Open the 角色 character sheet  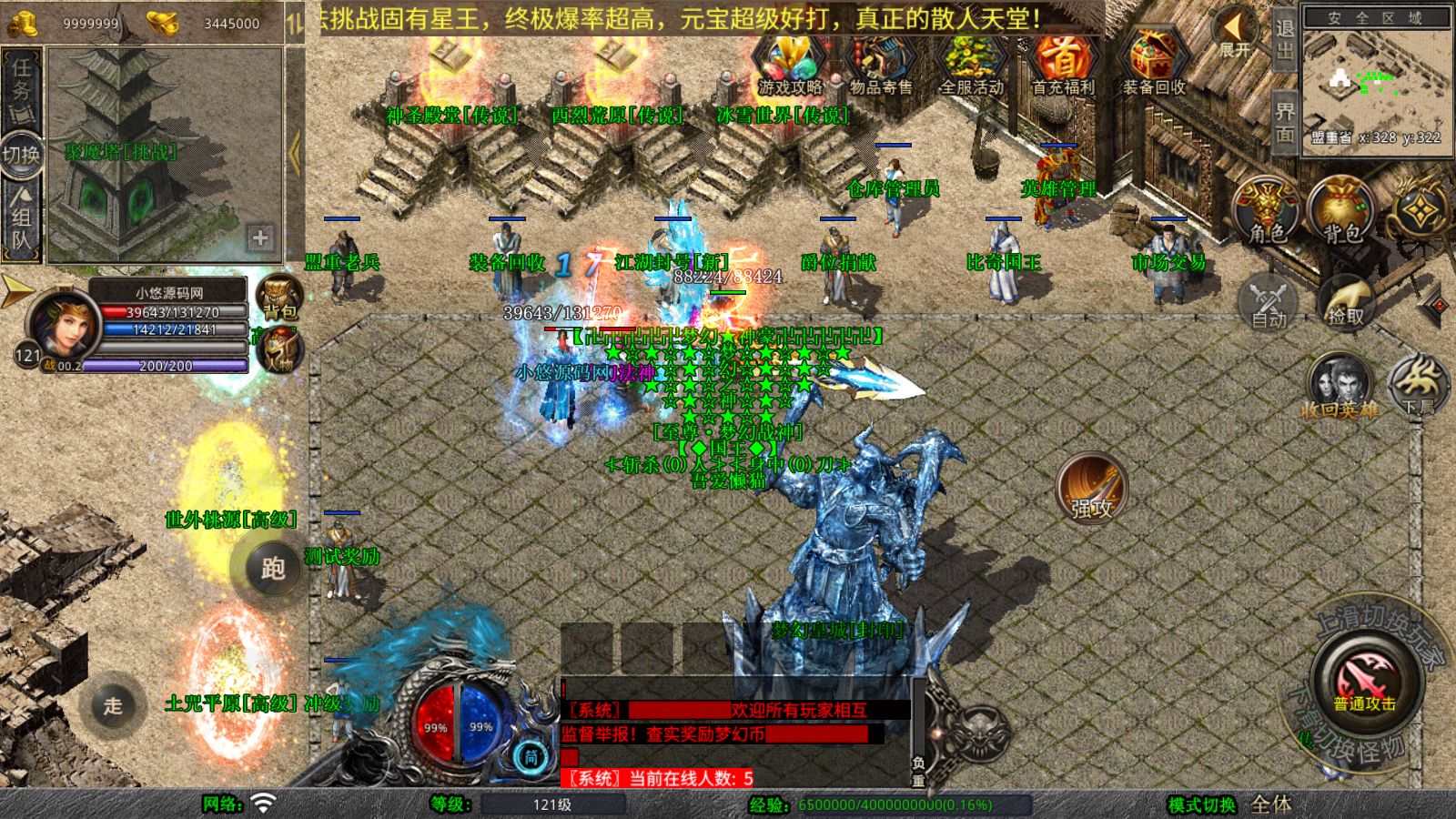(x=1267, y=211)
